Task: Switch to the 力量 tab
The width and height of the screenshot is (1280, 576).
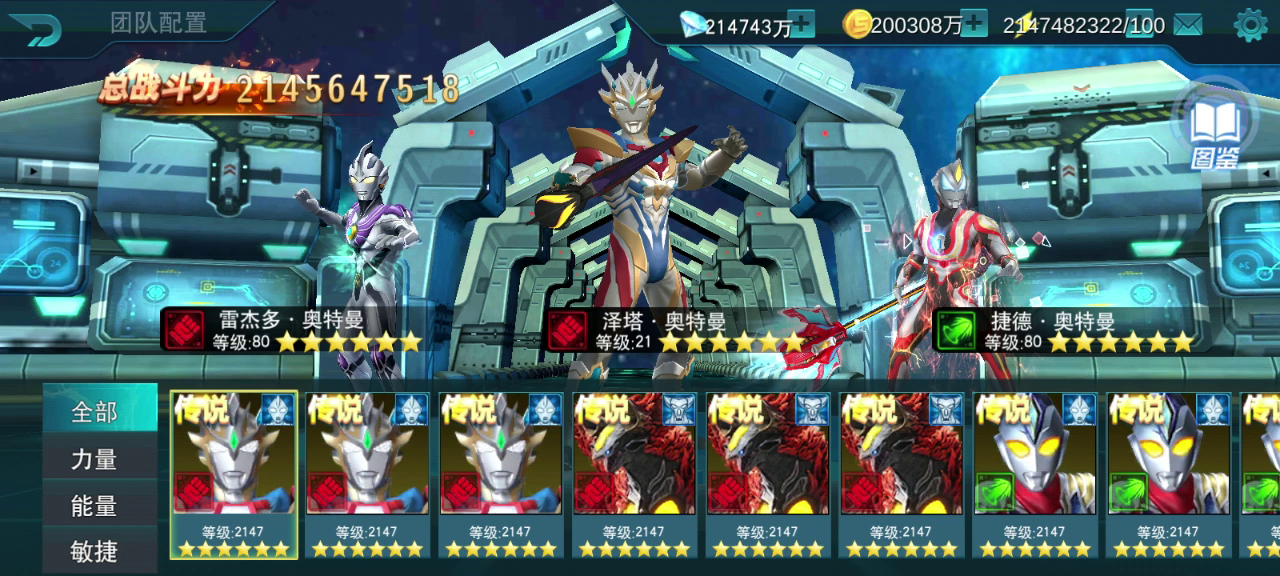Action: [x=95, y=459]
